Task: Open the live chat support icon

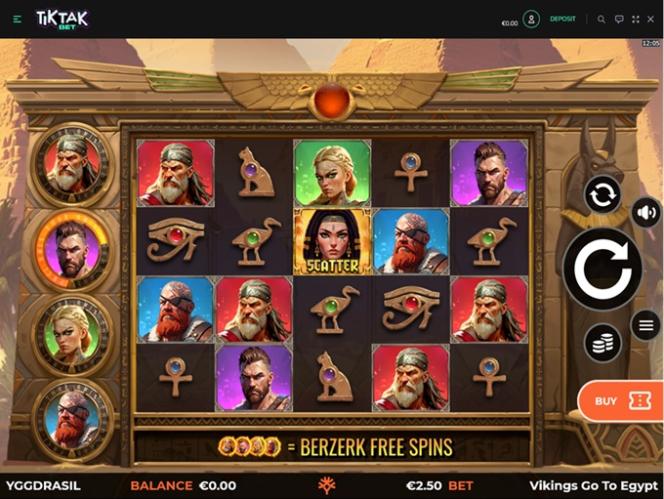Action: [x=619, y=19]
